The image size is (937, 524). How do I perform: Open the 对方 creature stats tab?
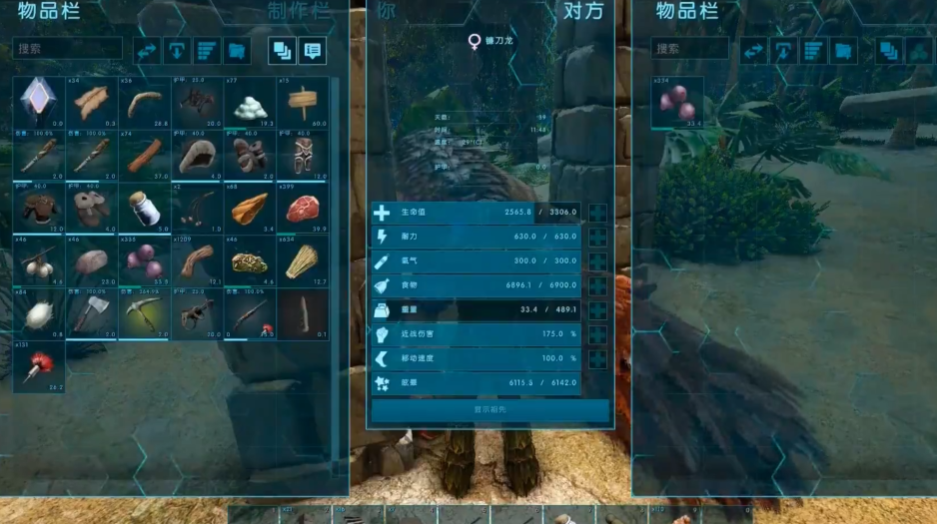[x=582, y=12]
